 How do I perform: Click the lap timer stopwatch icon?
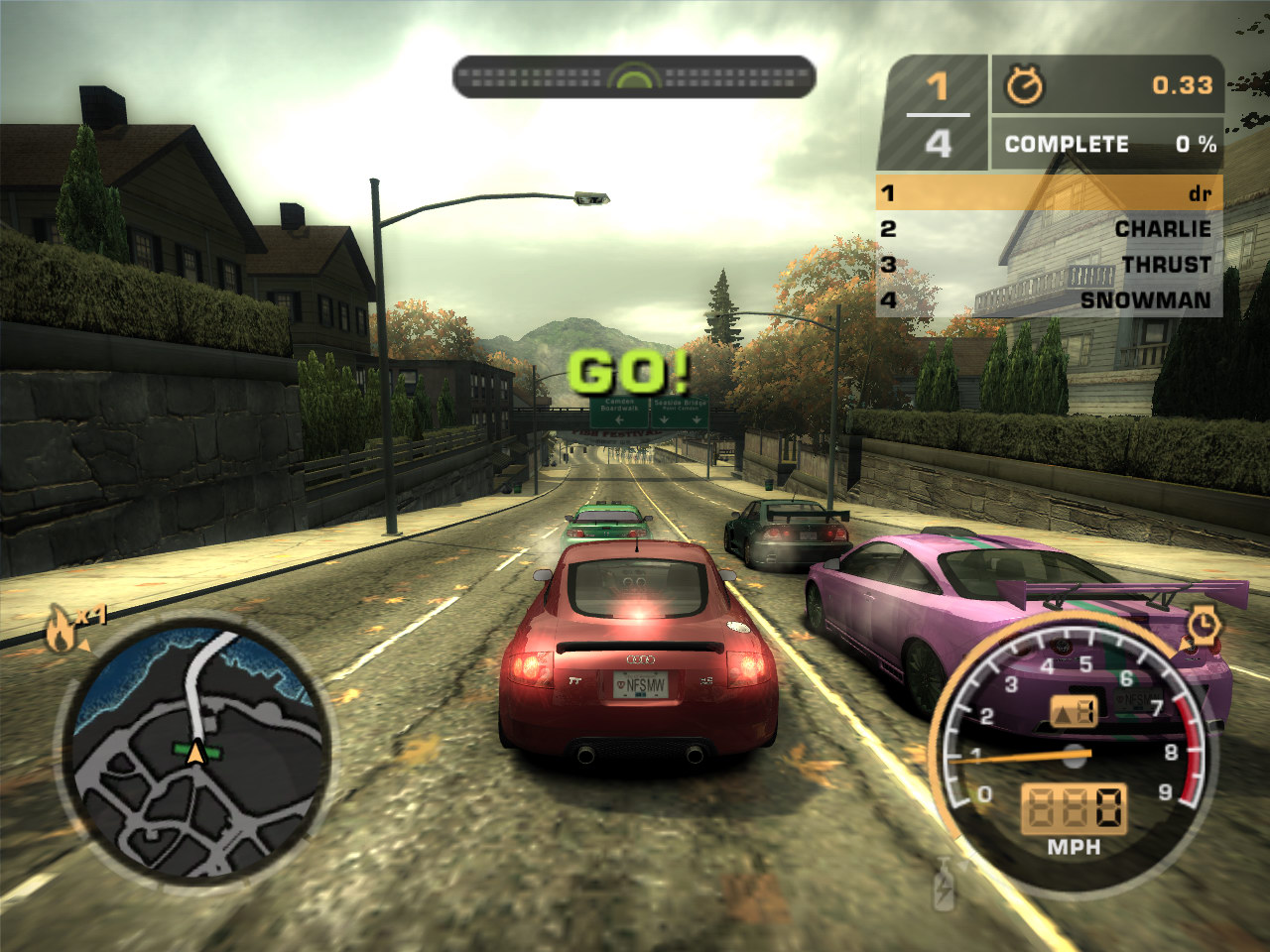pyautogui.click(x=1024, y=86)
